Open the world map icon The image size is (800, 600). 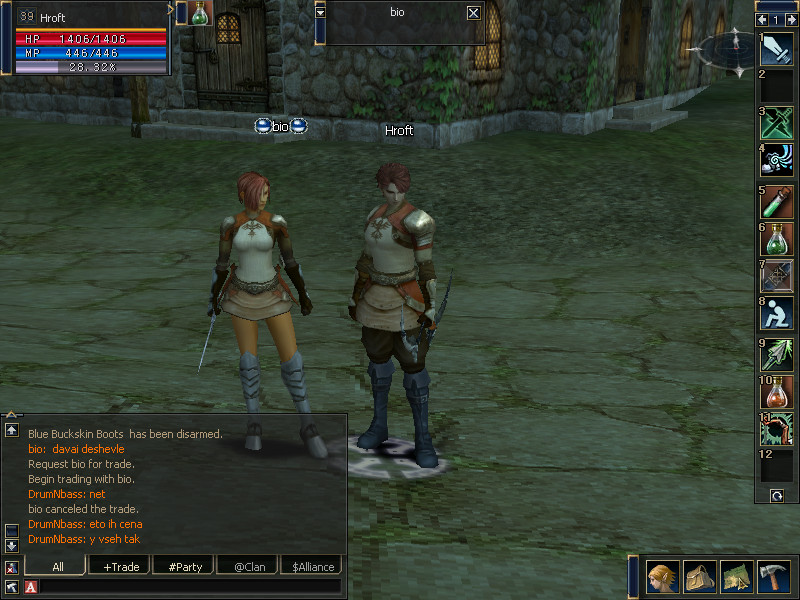pyautogui.click(x=737, y=577)
